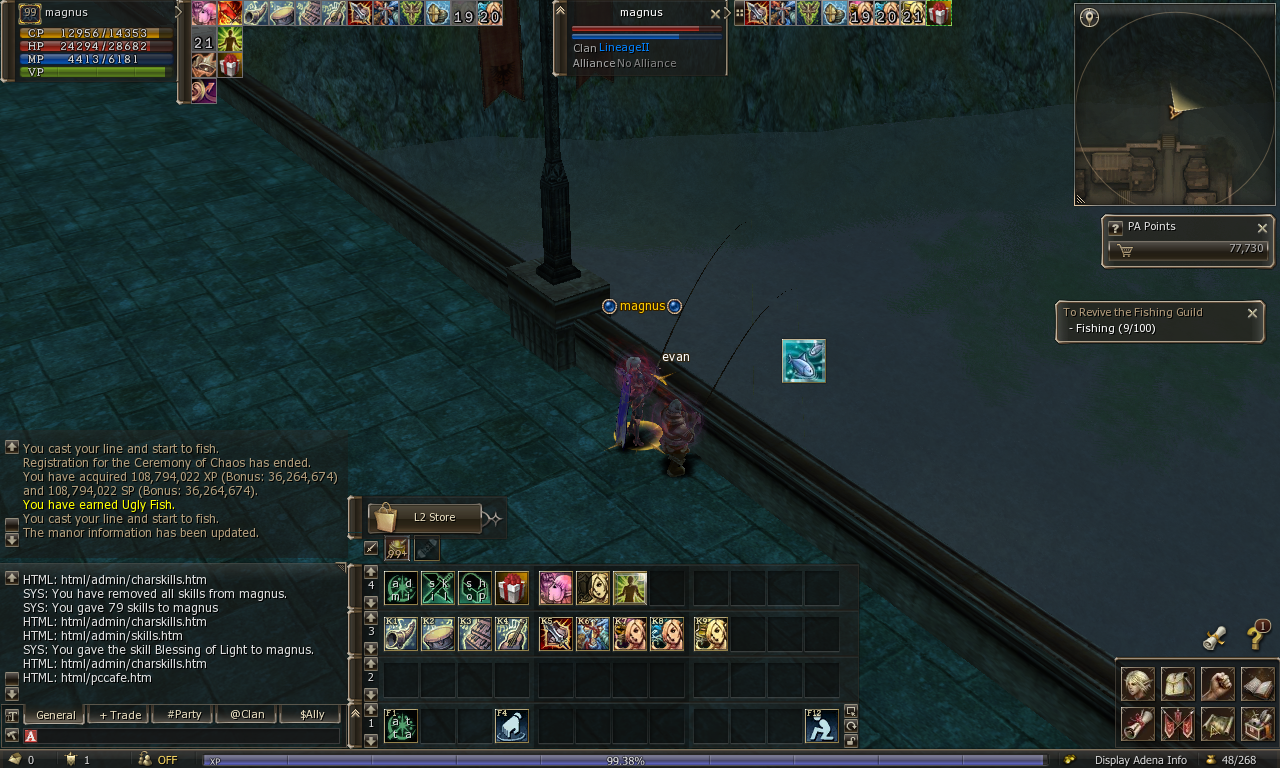Viewport: 1280px width, 768px height.
Task: Switch to the @Clan chat tab
Action: click(246, 714)
